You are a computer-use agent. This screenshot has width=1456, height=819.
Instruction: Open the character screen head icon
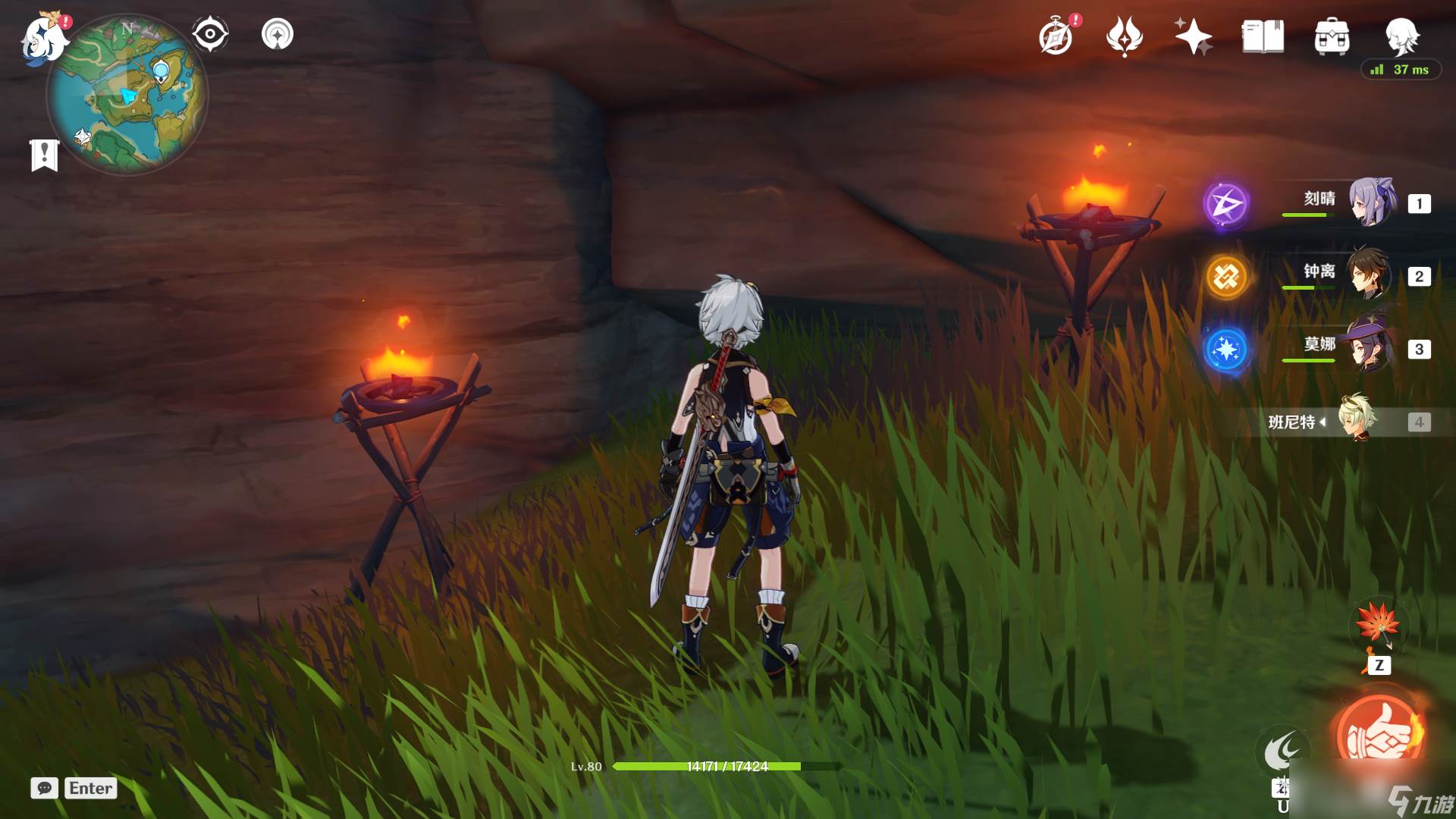point(1401,35)
